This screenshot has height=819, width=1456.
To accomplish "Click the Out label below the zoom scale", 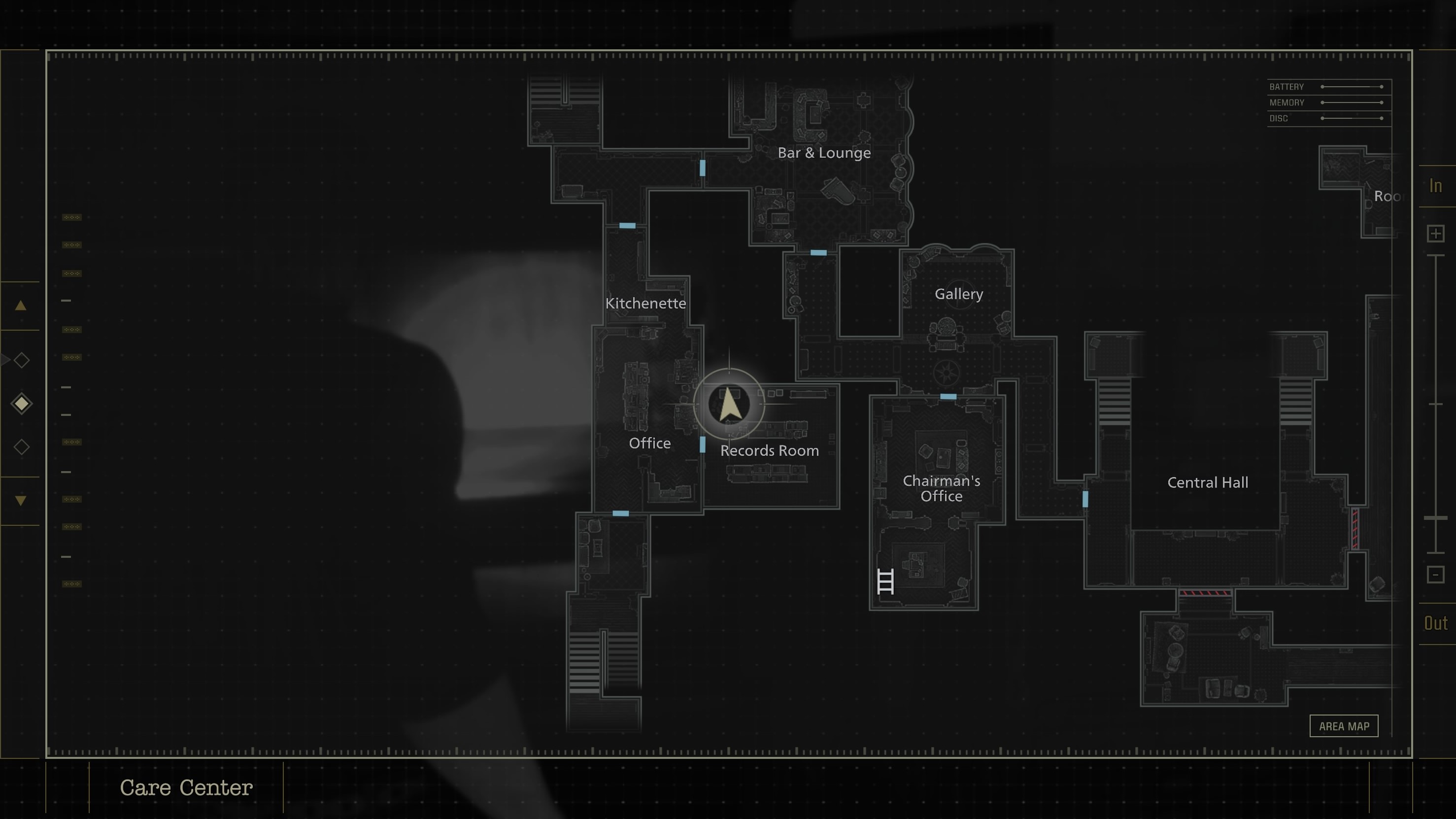I will [x=1436, y=623].
